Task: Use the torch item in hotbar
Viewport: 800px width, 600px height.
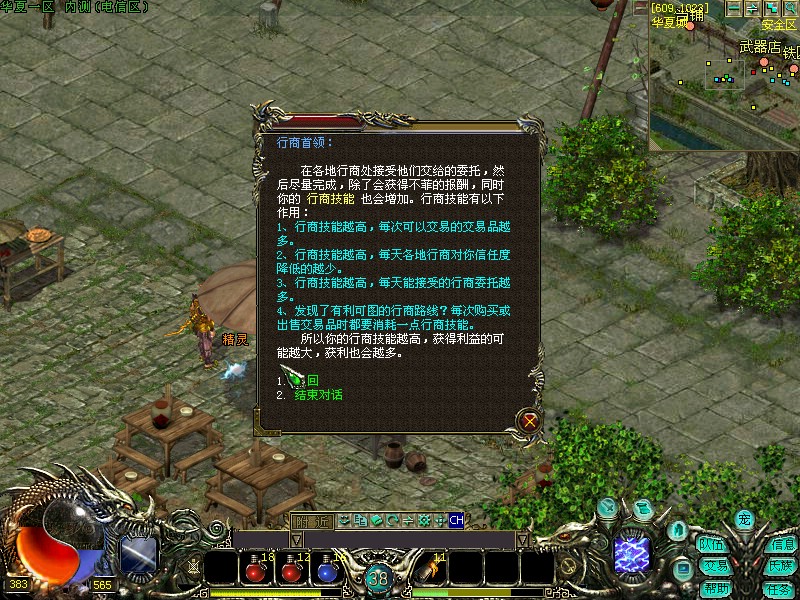Action: click(430, 570)
